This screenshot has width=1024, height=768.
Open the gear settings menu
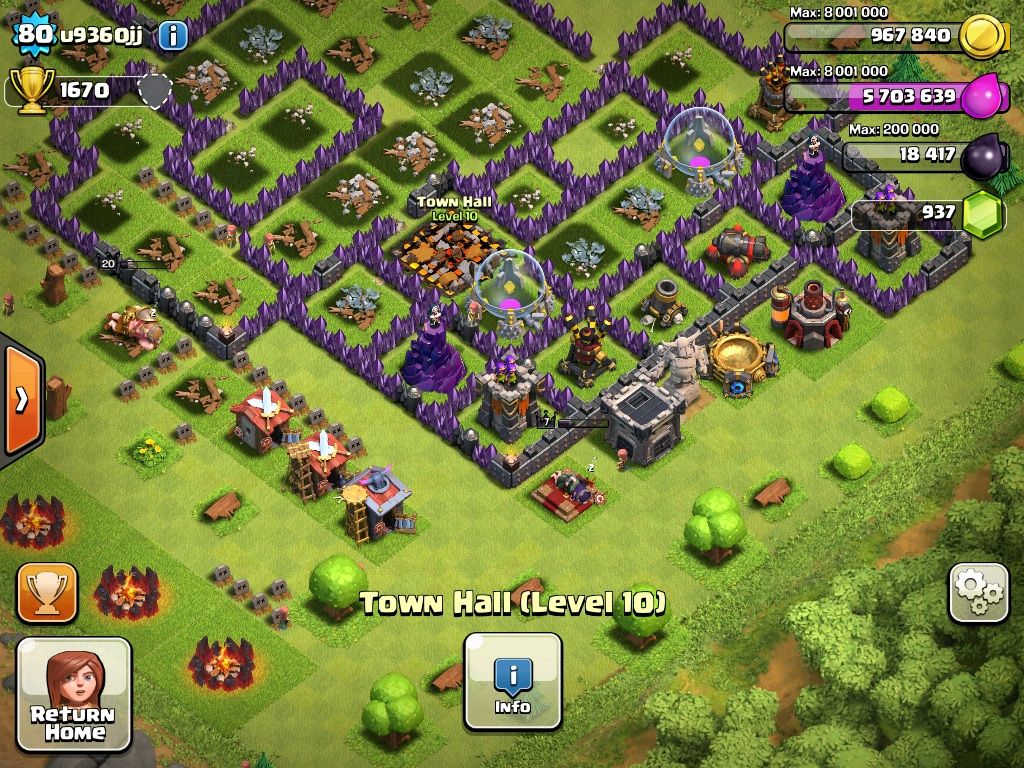click(x=978, y=593)
